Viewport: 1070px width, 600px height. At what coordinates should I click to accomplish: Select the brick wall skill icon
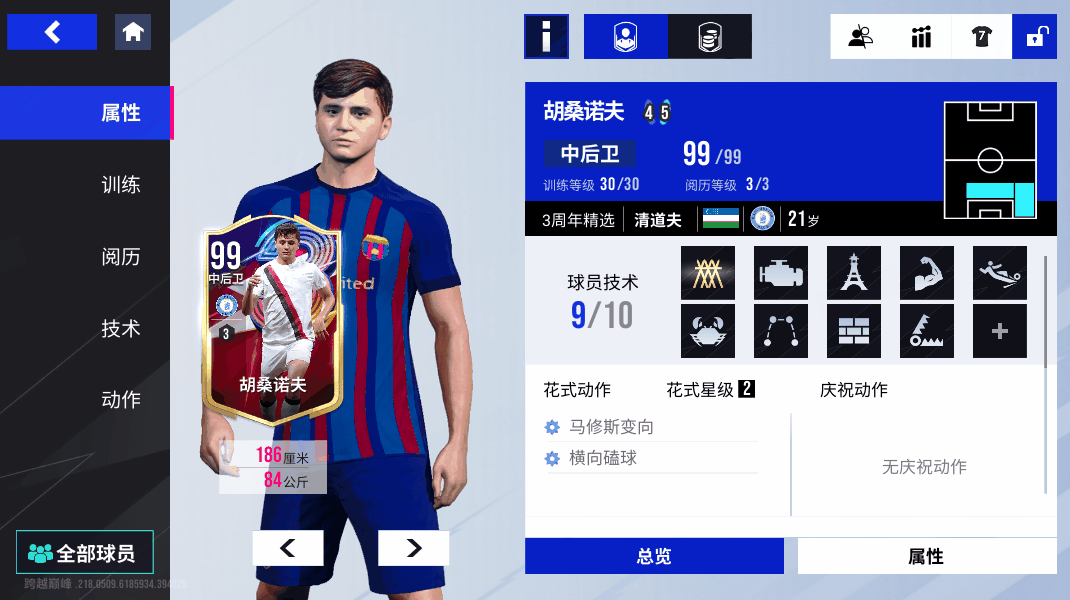click(853, 331)
